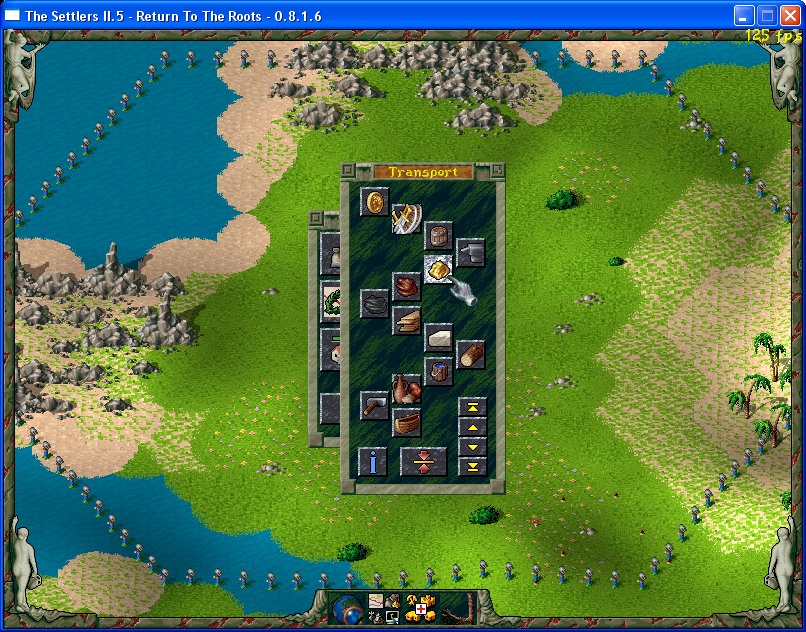Select the gold coin transport item
806x632 pixels.
pyautogui.click(x=374, y=202)
